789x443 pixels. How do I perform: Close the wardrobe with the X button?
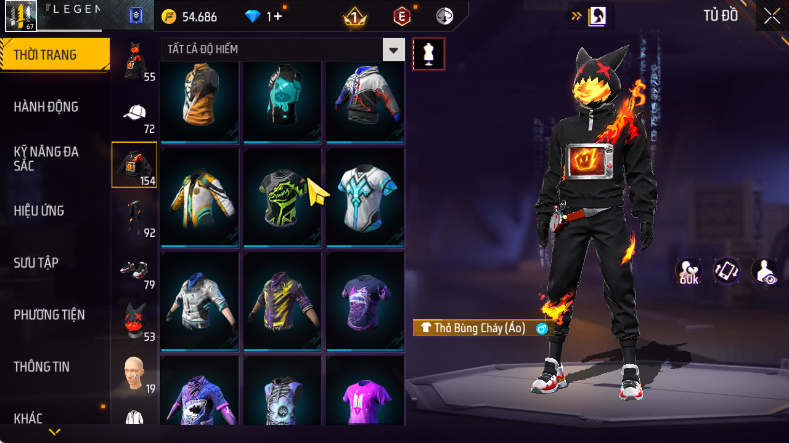click(x=772, y=15)
